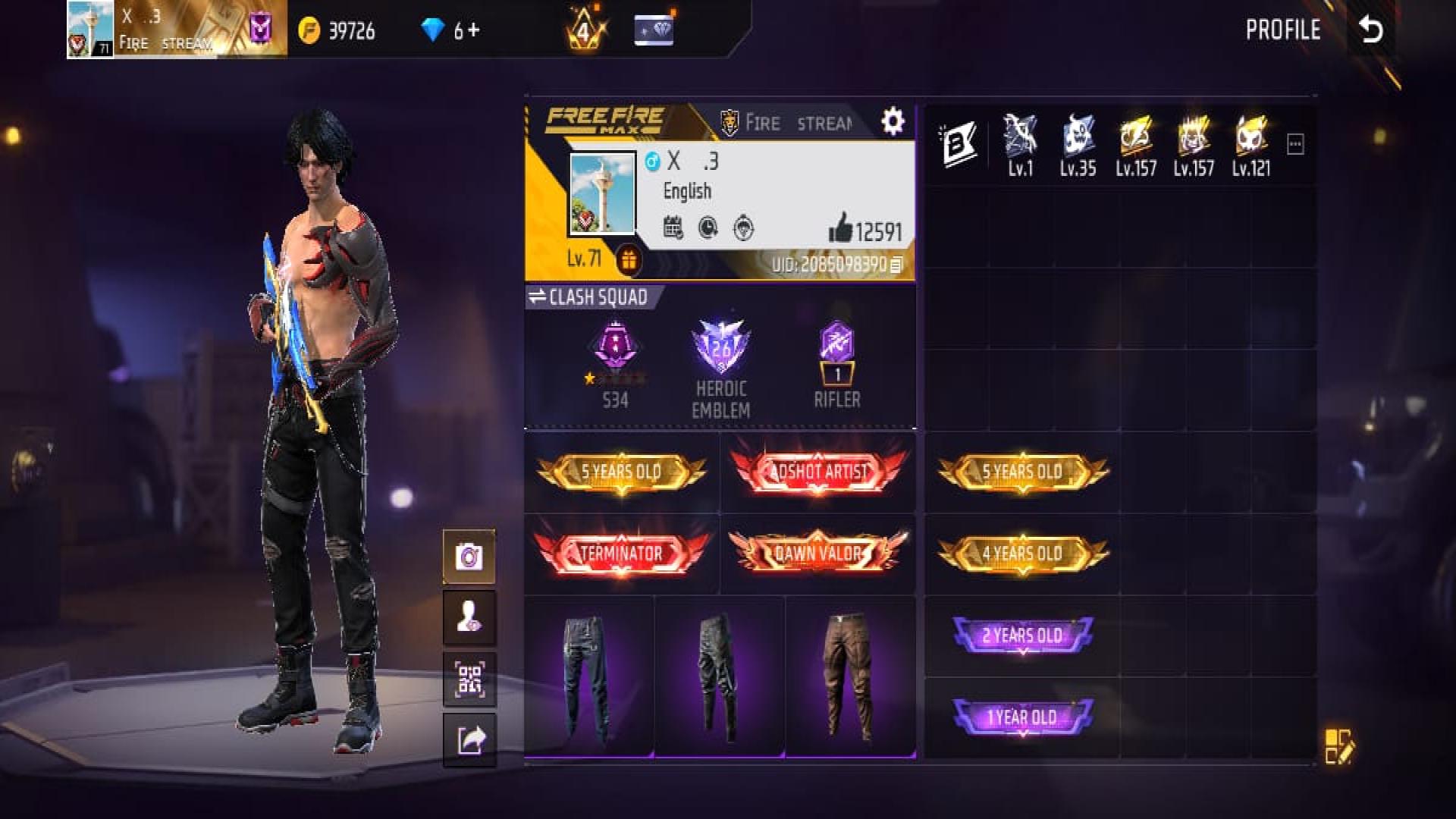Select the Headshot Artist title badge
1456x819 pixels.
coord(817,471)
